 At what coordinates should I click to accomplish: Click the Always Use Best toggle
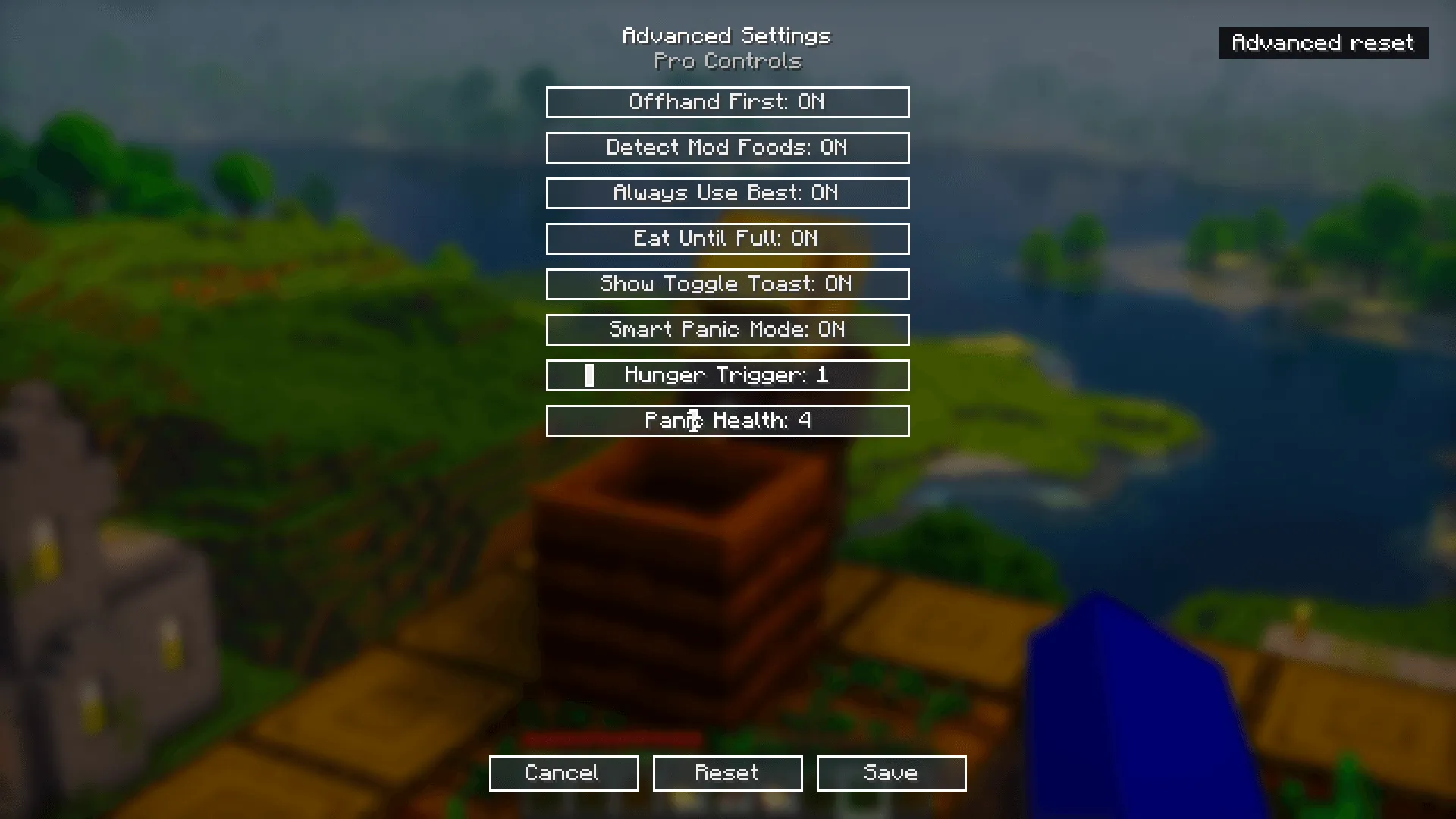click(727, 193)
